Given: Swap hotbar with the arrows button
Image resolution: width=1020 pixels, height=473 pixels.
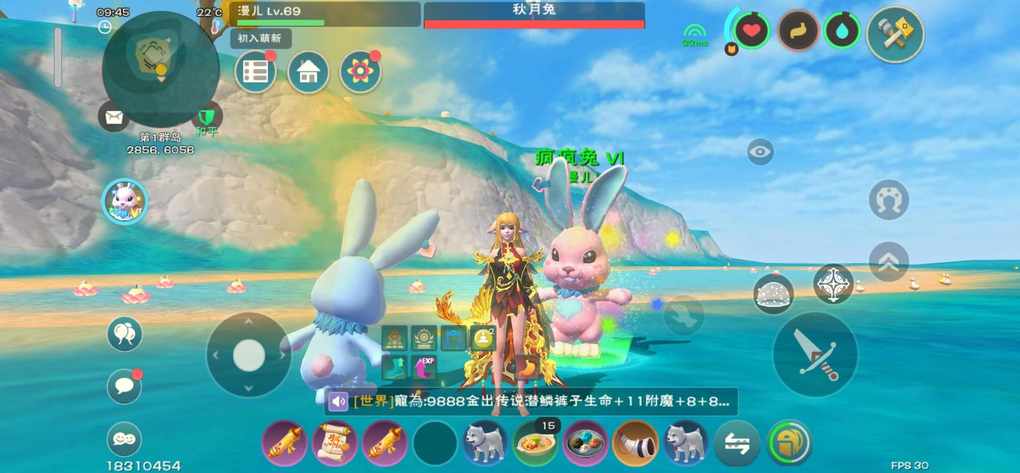Looking at the screenshot, I should coord(737,442).
